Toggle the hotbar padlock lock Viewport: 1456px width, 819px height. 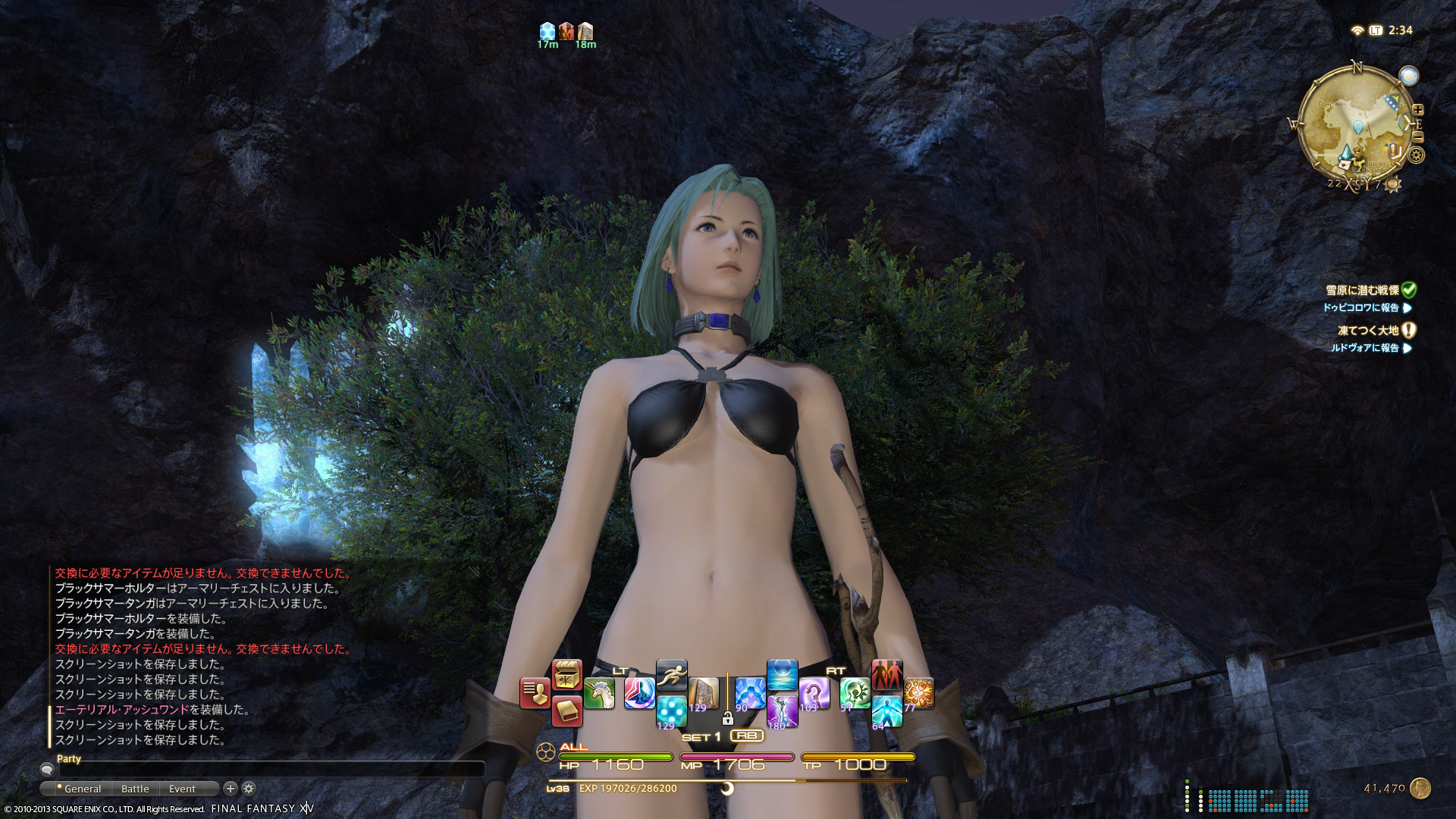coord(727,719)
